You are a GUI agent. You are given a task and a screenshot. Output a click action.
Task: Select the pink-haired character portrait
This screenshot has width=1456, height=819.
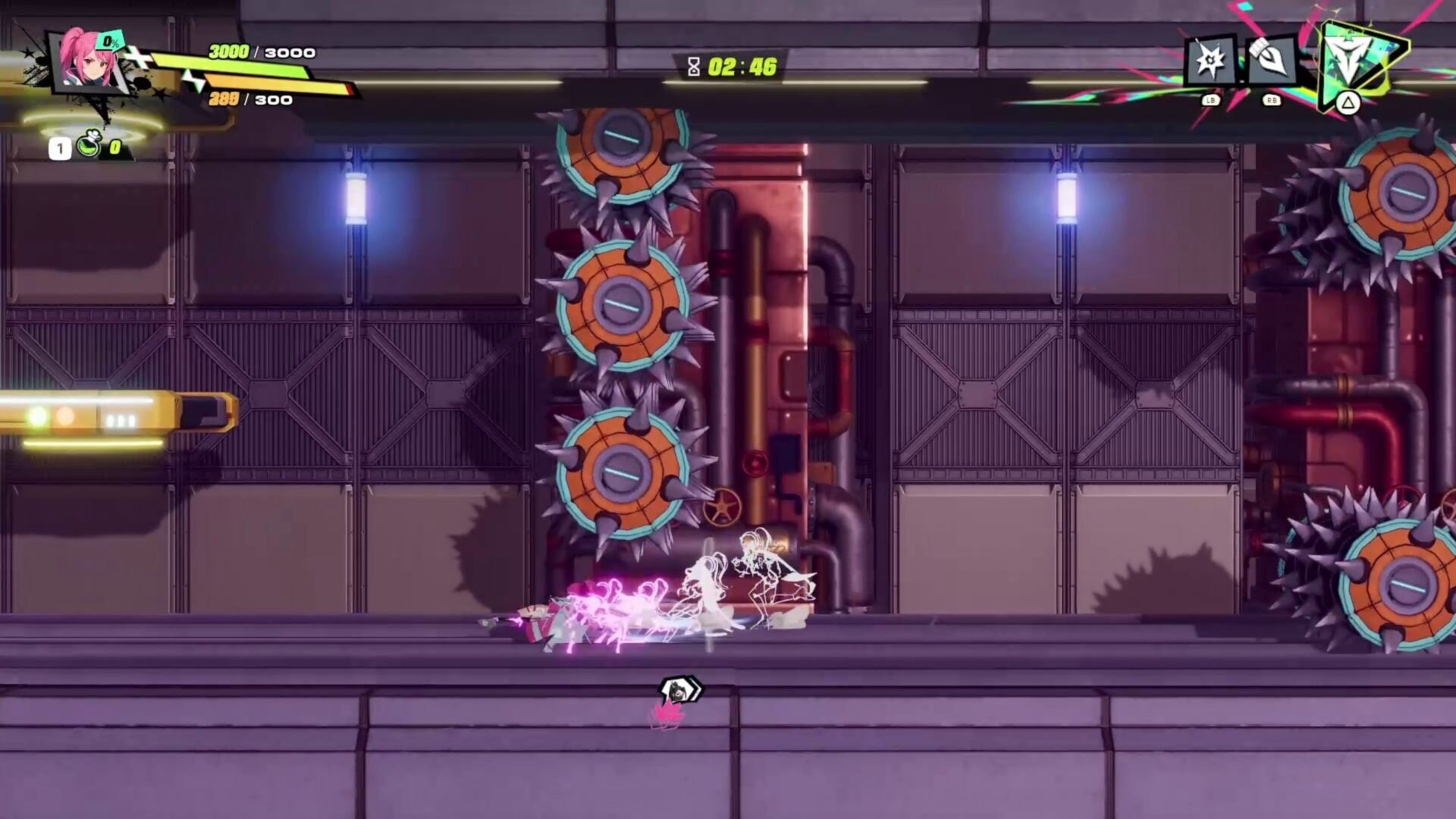tap(88, 61)
